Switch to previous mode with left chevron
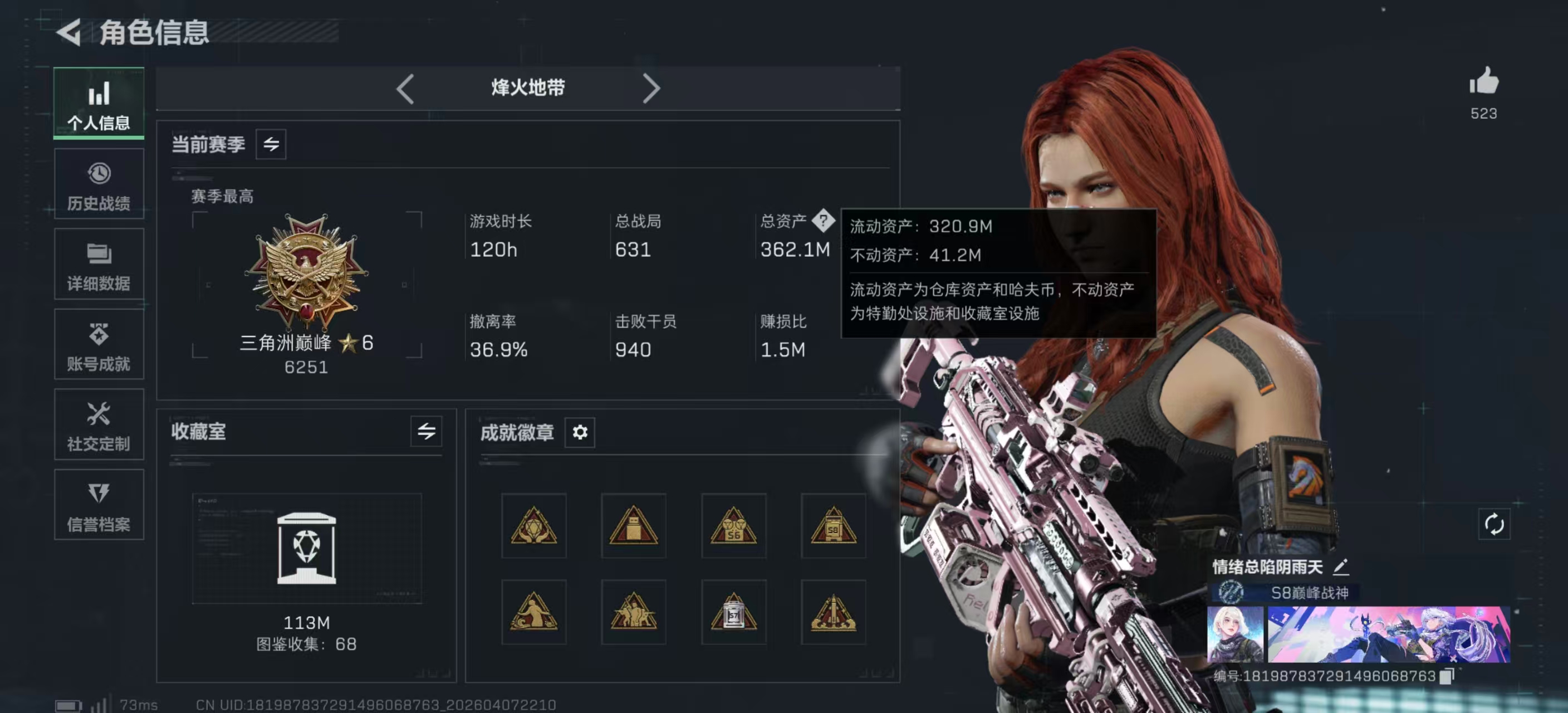This screenshot has height=713, width=1568. coord(405,88)
